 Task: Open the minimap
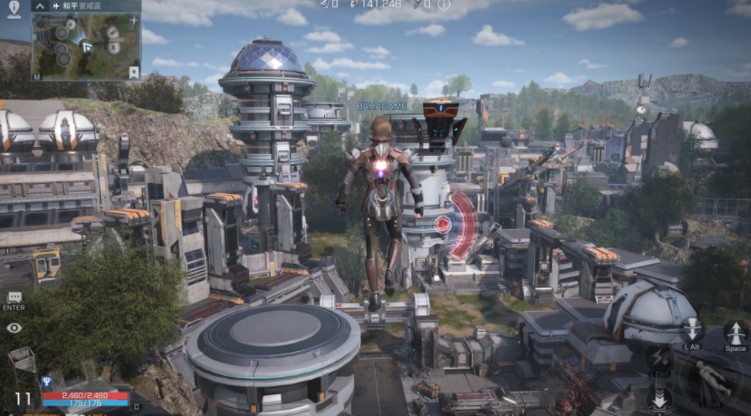click(x=86, y=46)
